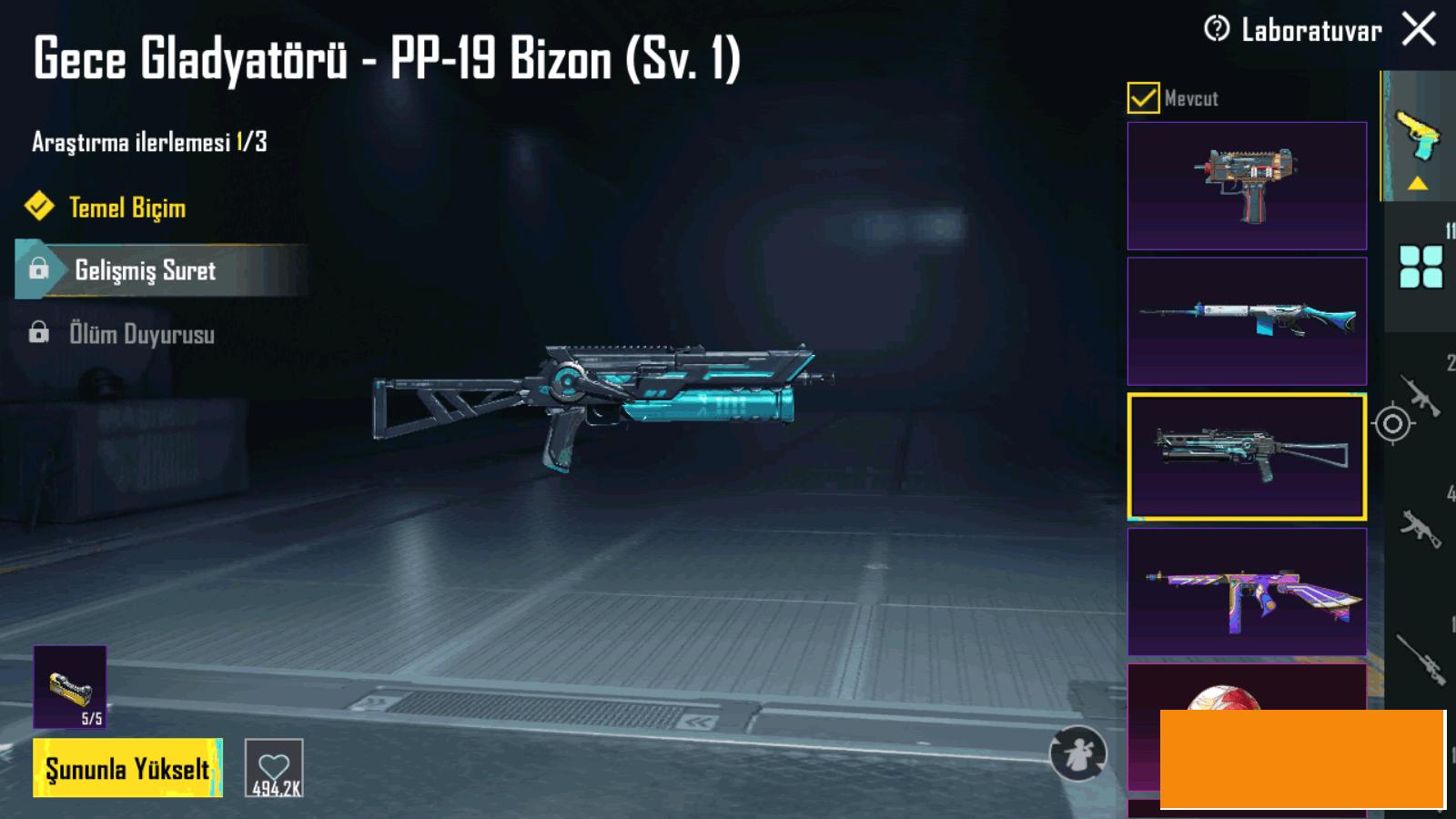Choose the white and blue rifle skin

1247,321
